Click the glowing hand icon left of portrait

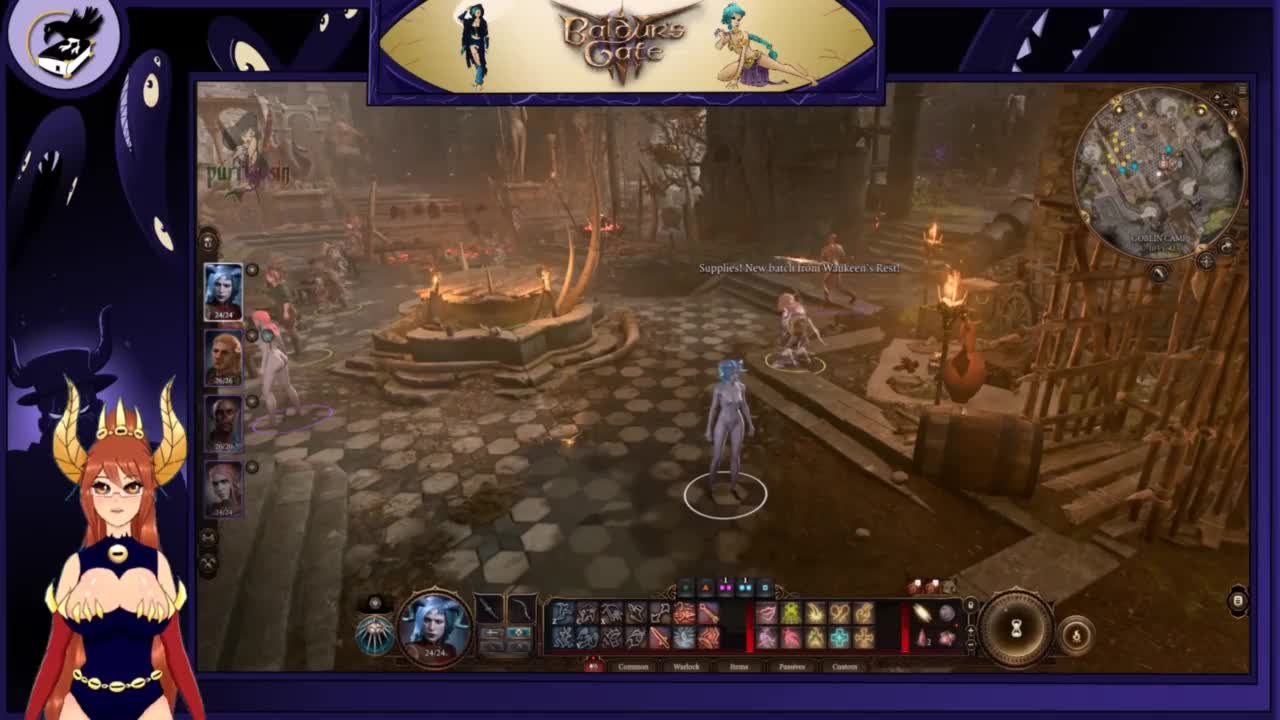click(x=376, y=635)
